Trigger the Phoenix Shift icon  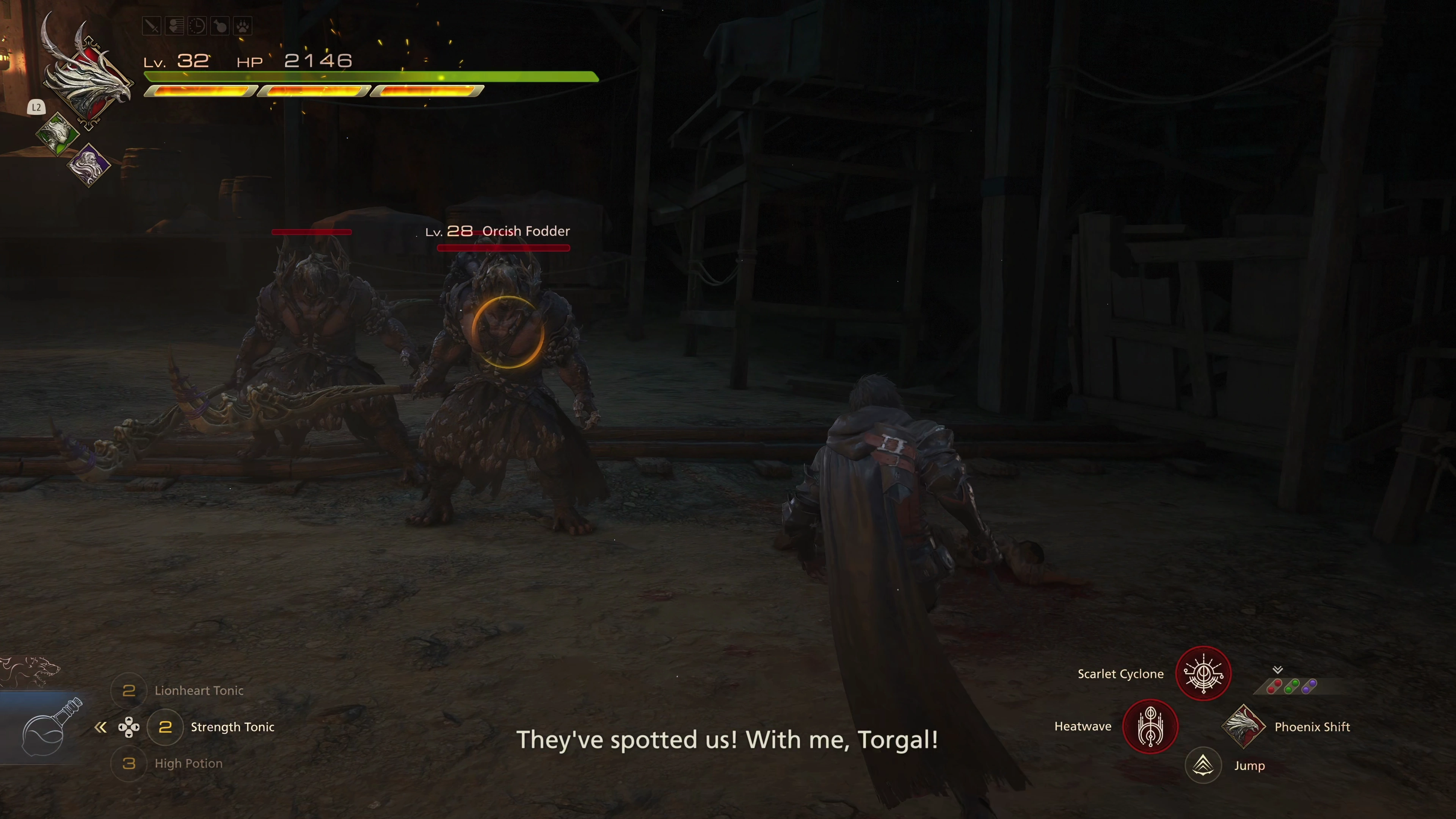[1243, 726]
